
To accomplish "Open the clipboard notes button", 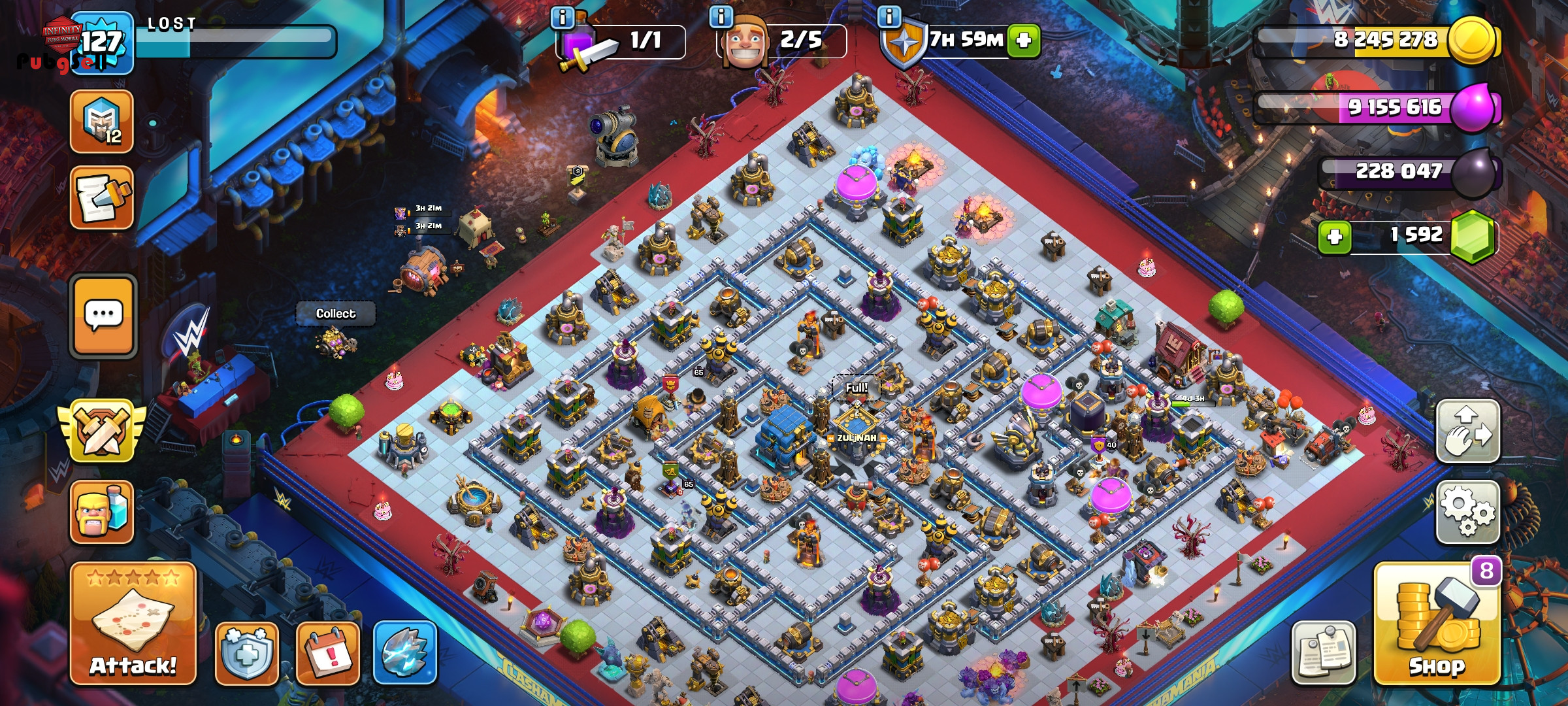I will (x=1324, y=653).
